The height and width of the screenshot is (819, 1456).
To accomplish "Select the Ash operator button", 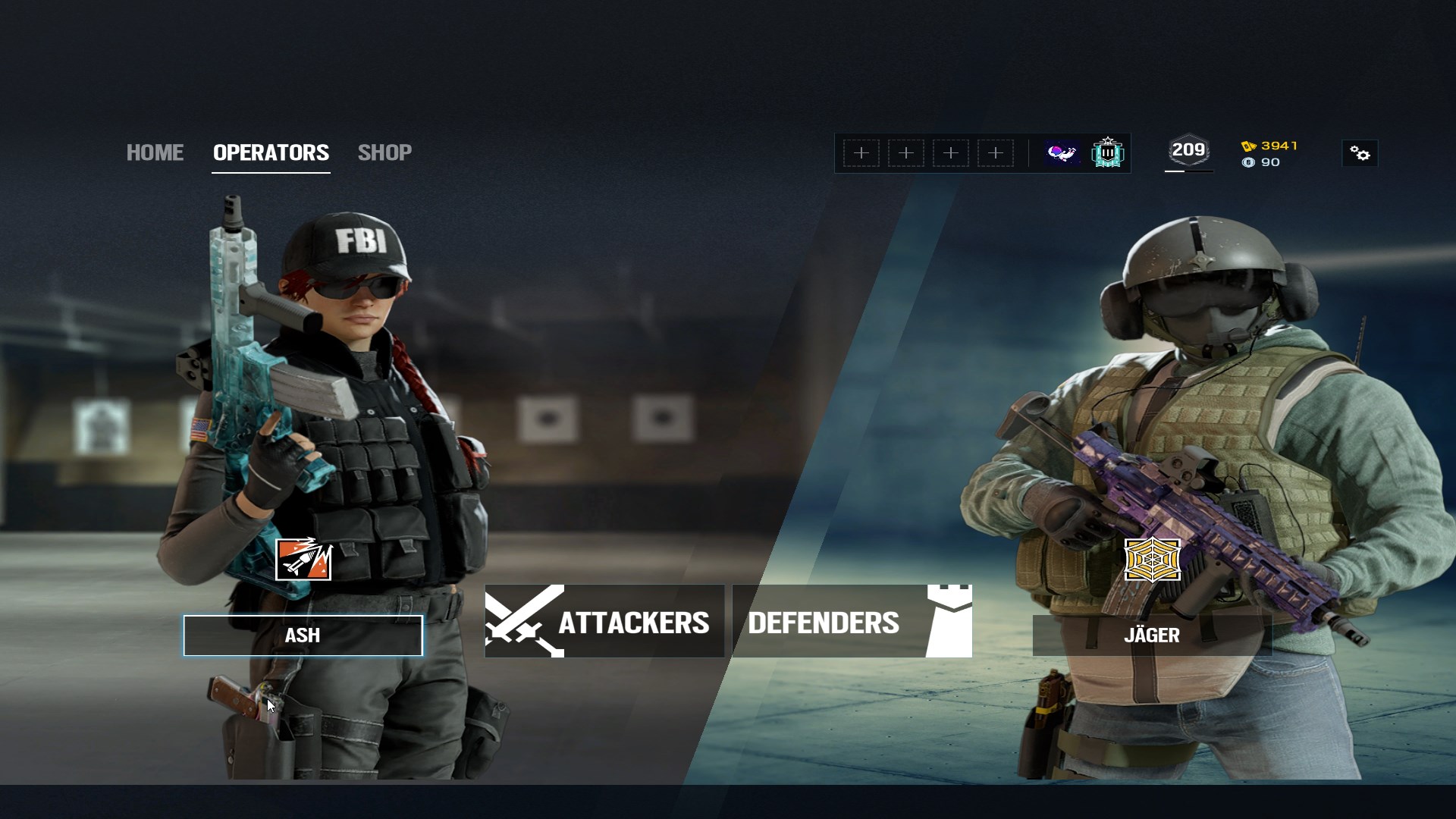I will coord(303,635).
